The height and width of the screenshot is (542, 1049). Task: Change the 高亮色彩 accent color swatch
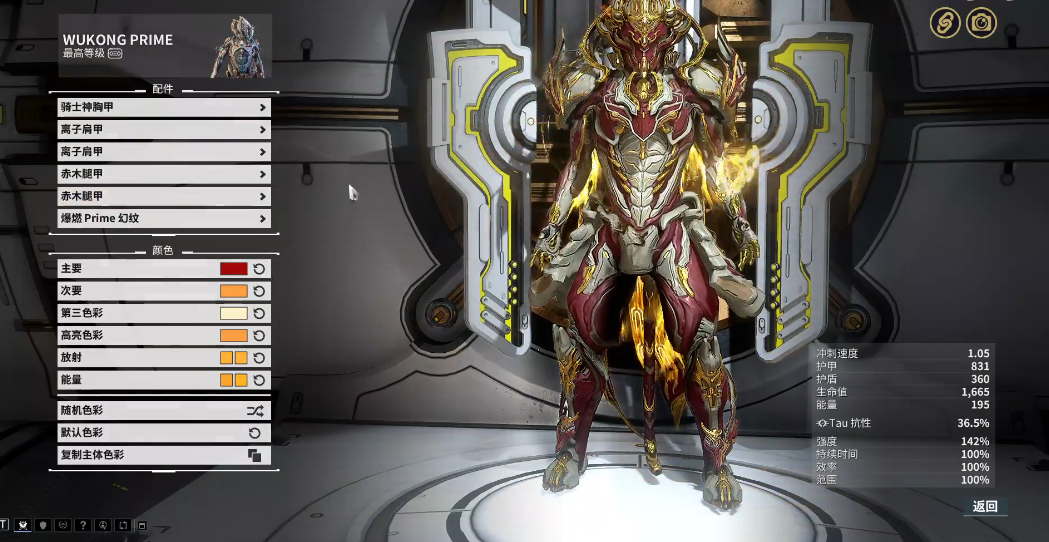(233, 336)
